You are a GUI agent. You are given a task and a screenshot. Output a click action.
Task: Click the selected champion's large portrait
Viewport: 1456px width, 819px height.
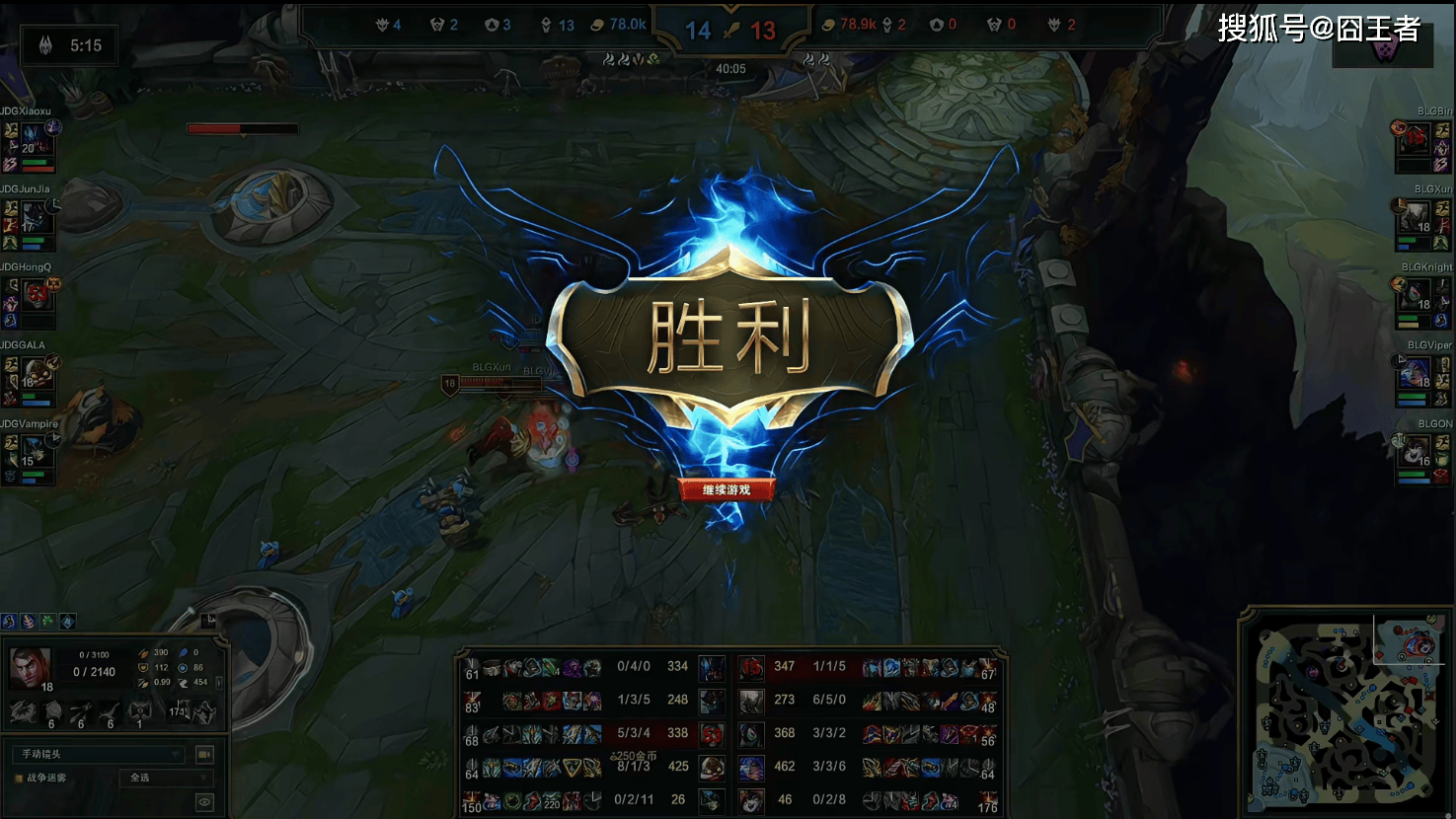pos(30,668)
